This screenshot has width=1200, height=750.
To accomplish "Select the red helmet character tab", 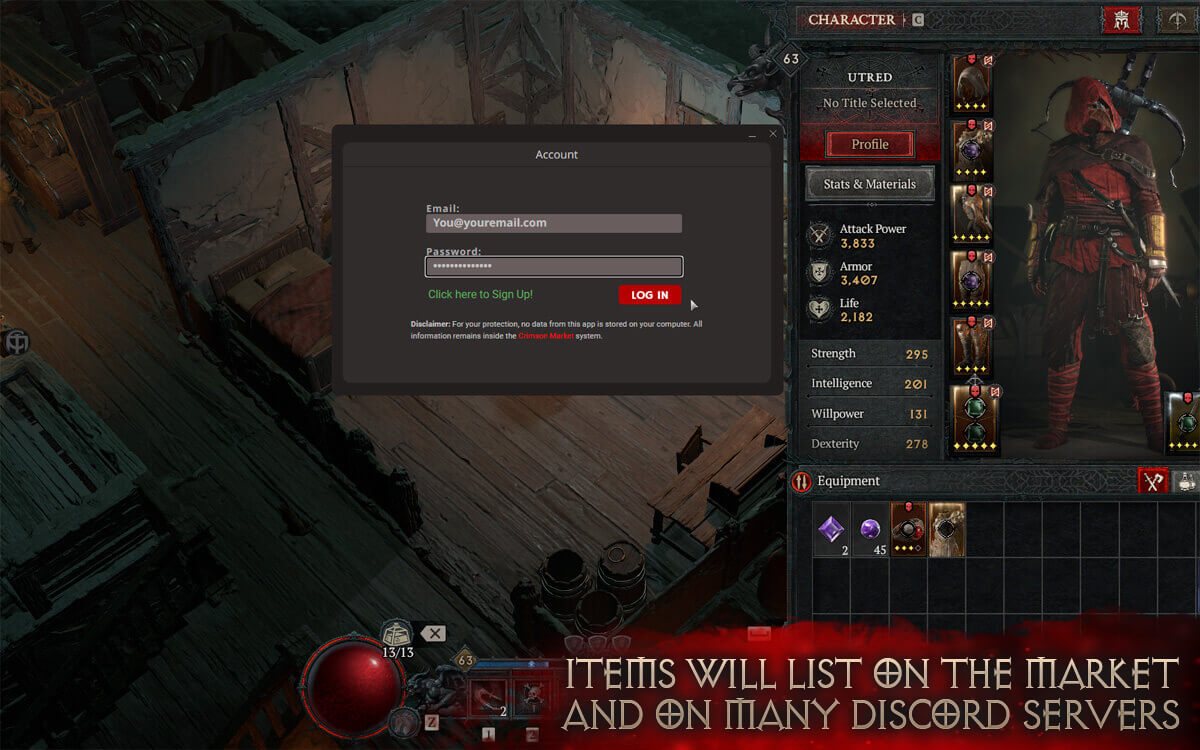I will (x=1121, y=20).
